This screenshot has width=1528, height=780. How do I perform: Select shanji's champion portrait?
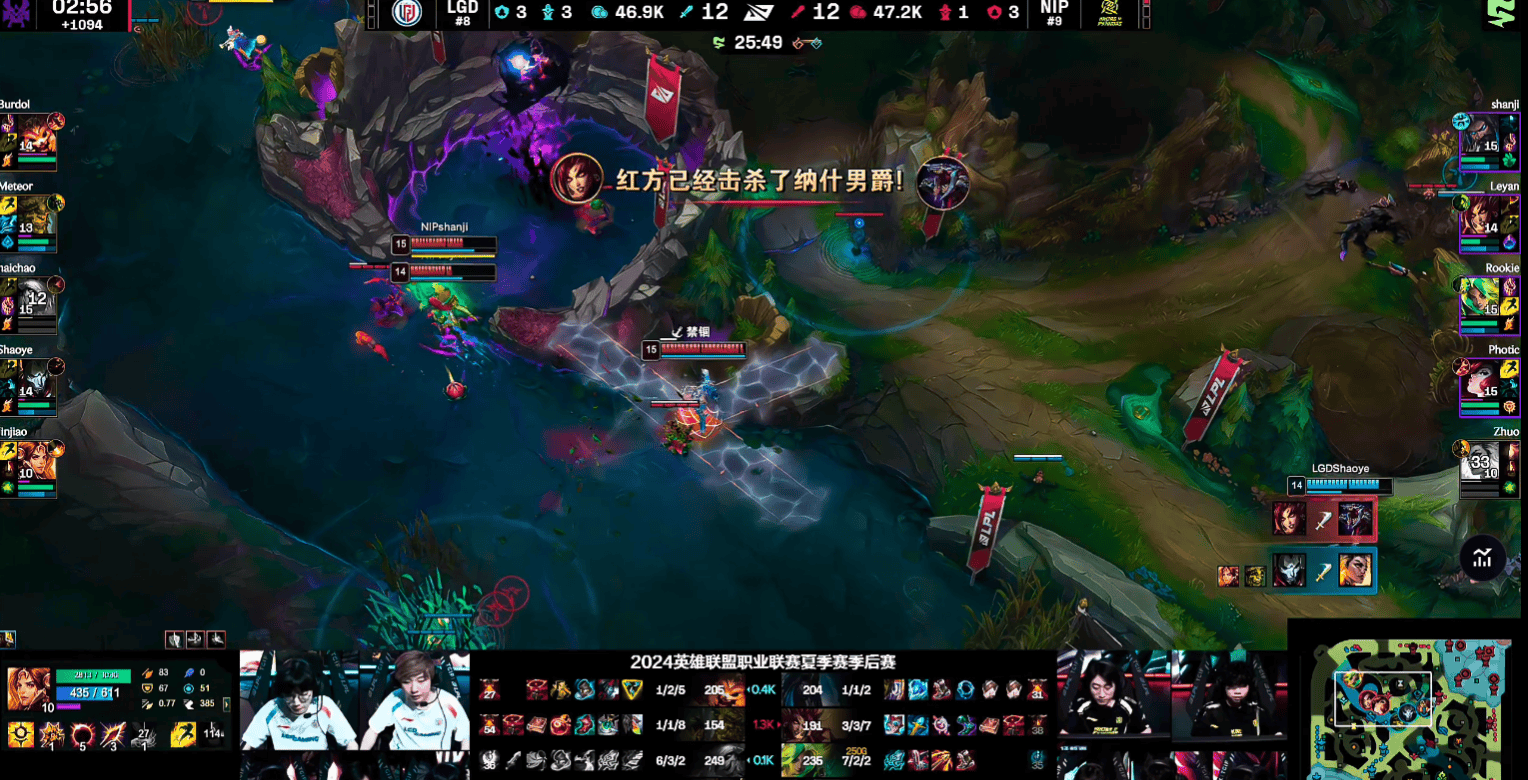tap(1481, 135)
